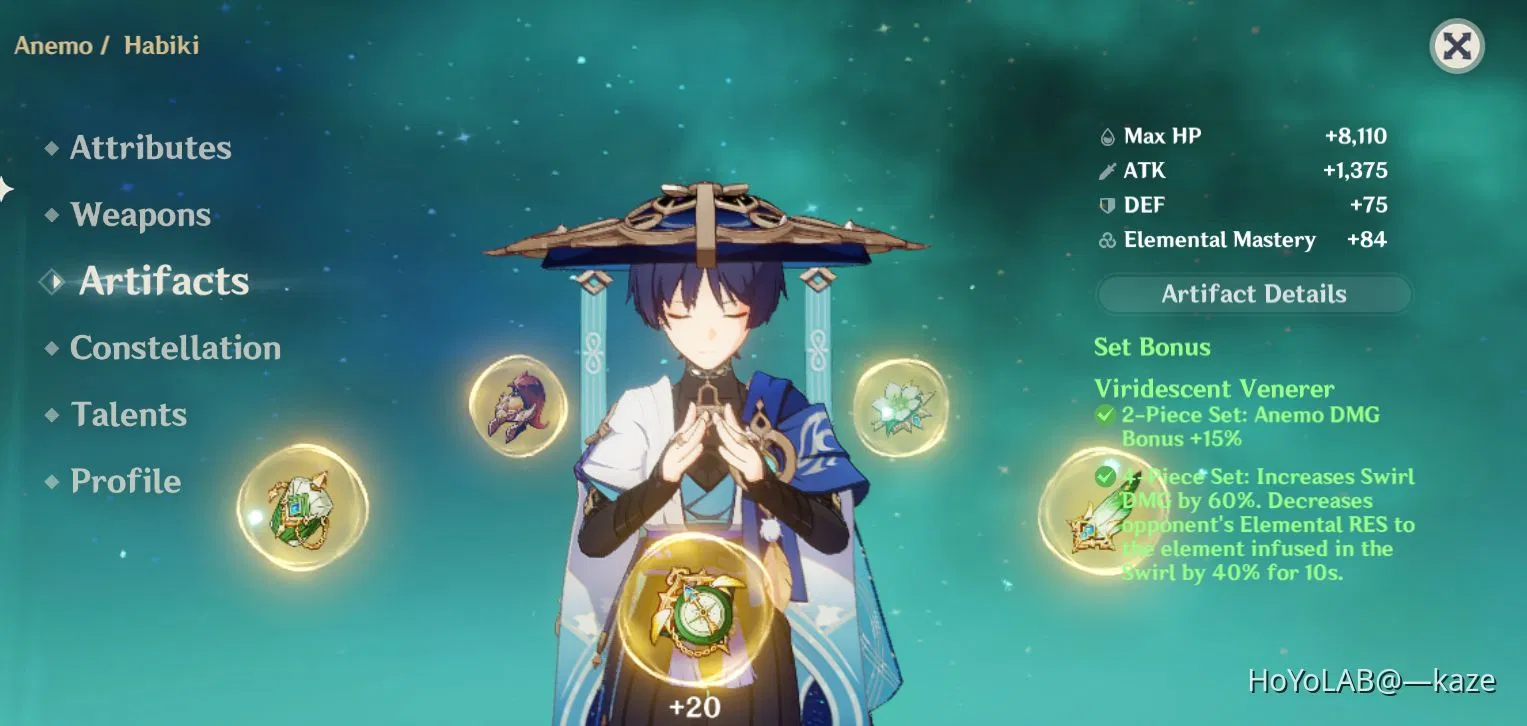The height and width of the screenshot is (726, 1527).
Task: Toggle the 2-Piece Set bonus checkmark
Action: click(1104, 414)
